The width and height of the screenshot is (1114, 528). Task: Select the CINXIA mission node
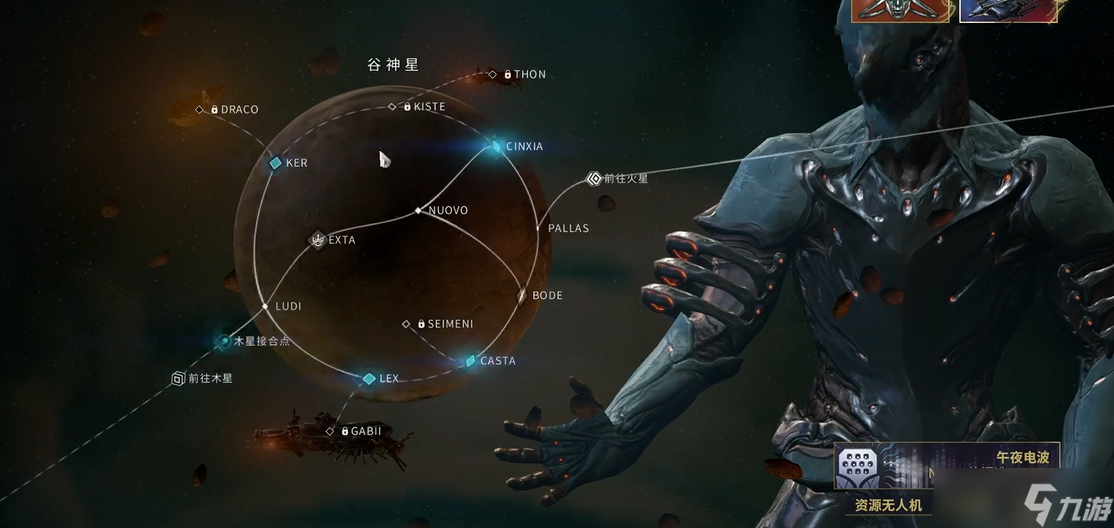496,147
